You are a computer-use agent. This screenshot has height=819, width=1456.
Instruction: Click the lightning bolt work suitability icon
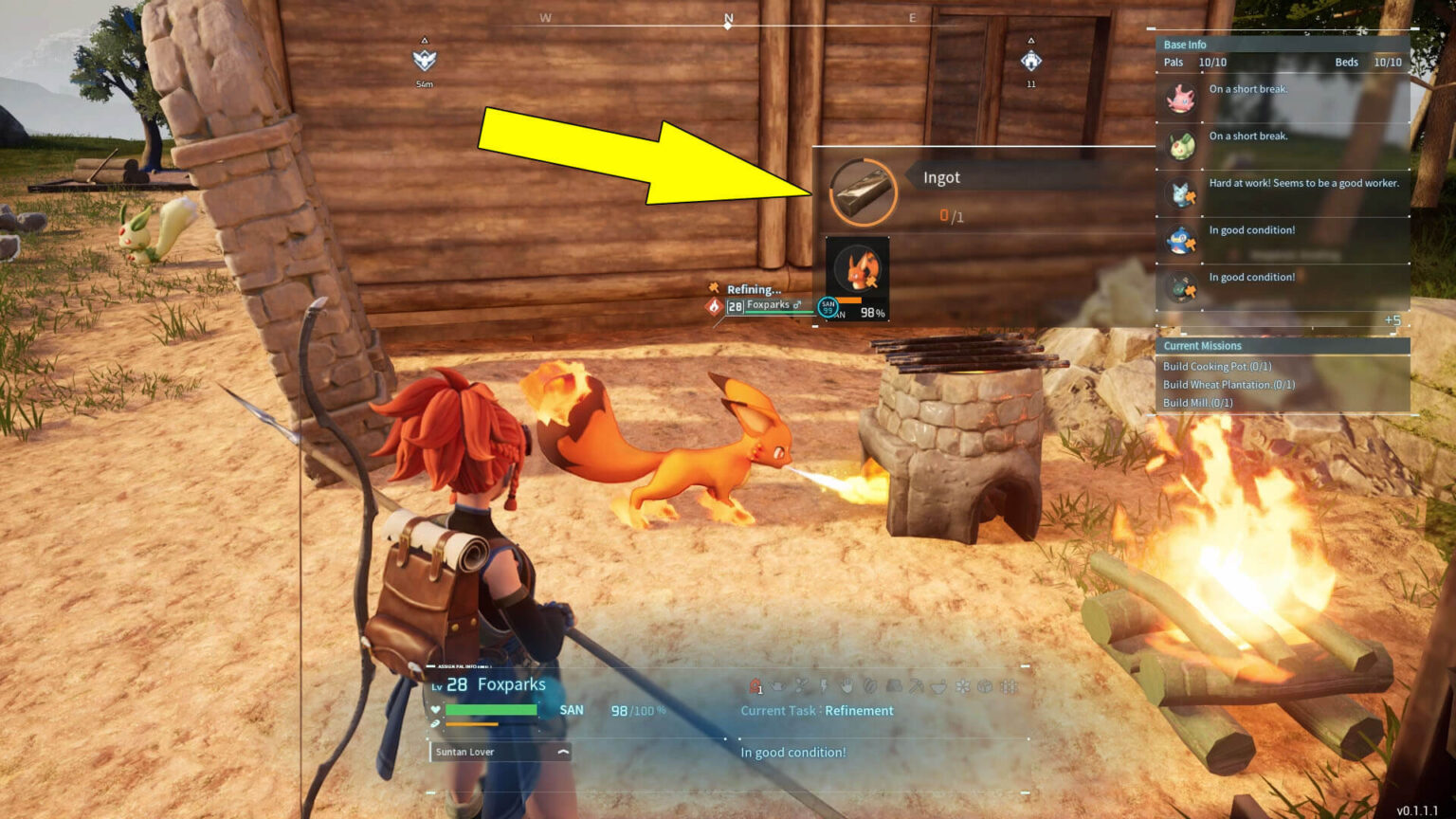824,685
